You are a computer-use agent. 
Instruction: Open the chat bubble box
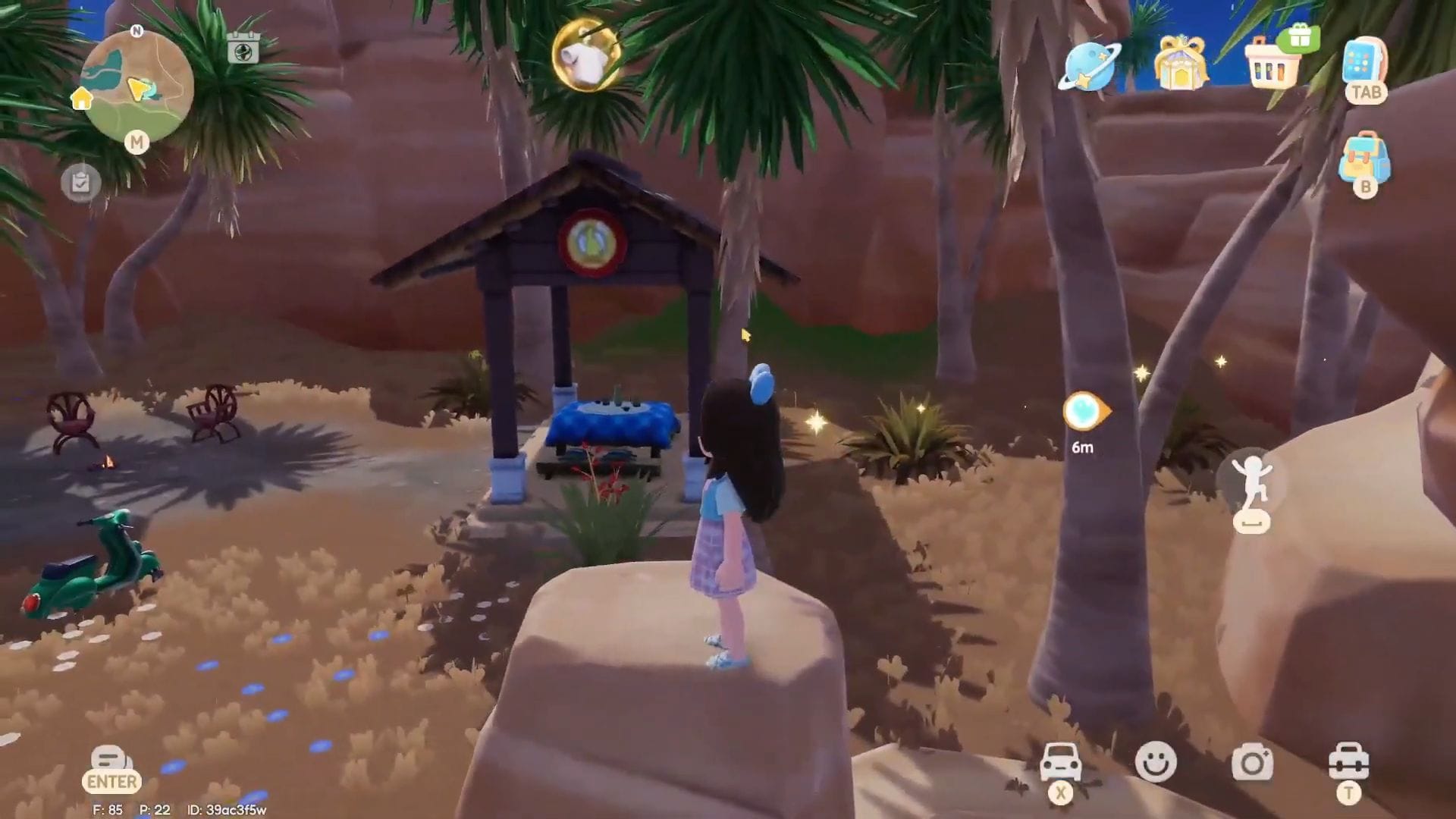click(x=111, y=761)
